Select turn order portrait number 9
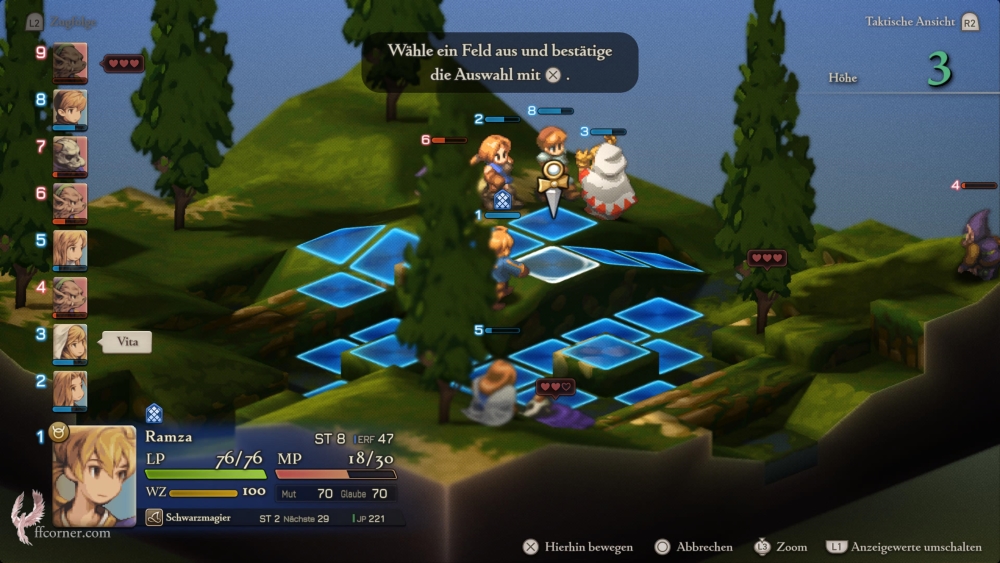The height and width of the screenshot is (563, 1000). click(70, 62)
